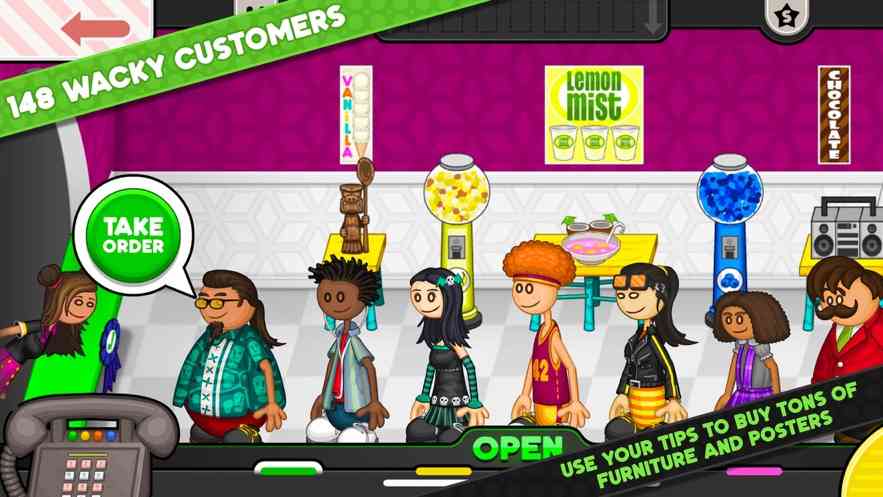This screenshot has width=883, height=497.
Task: Go back with the pink arrow
Action: [x=94, y=27]
